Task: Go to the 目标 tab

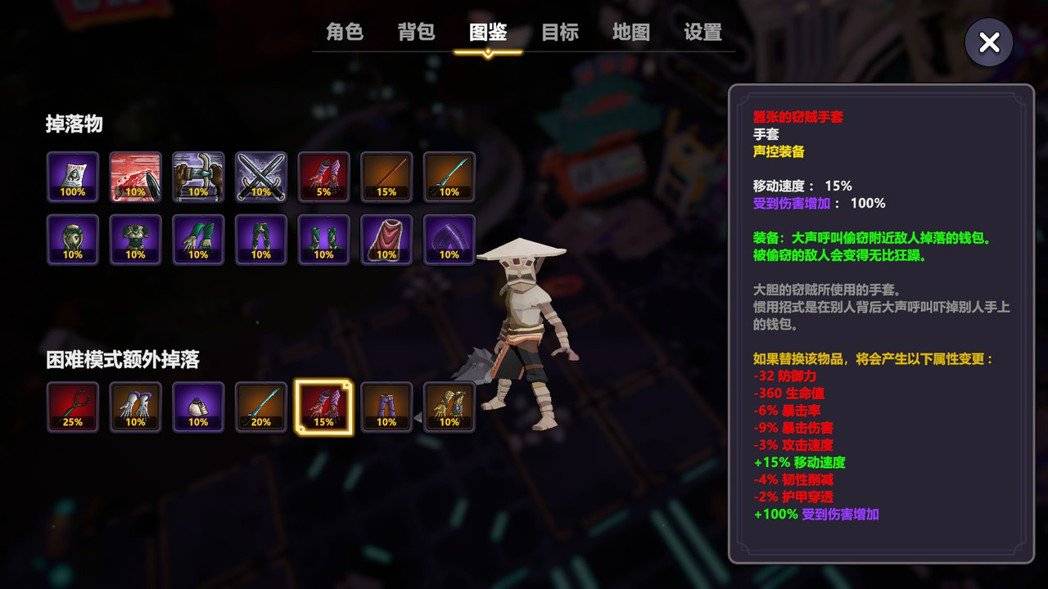Action: (x=560, y=32)
